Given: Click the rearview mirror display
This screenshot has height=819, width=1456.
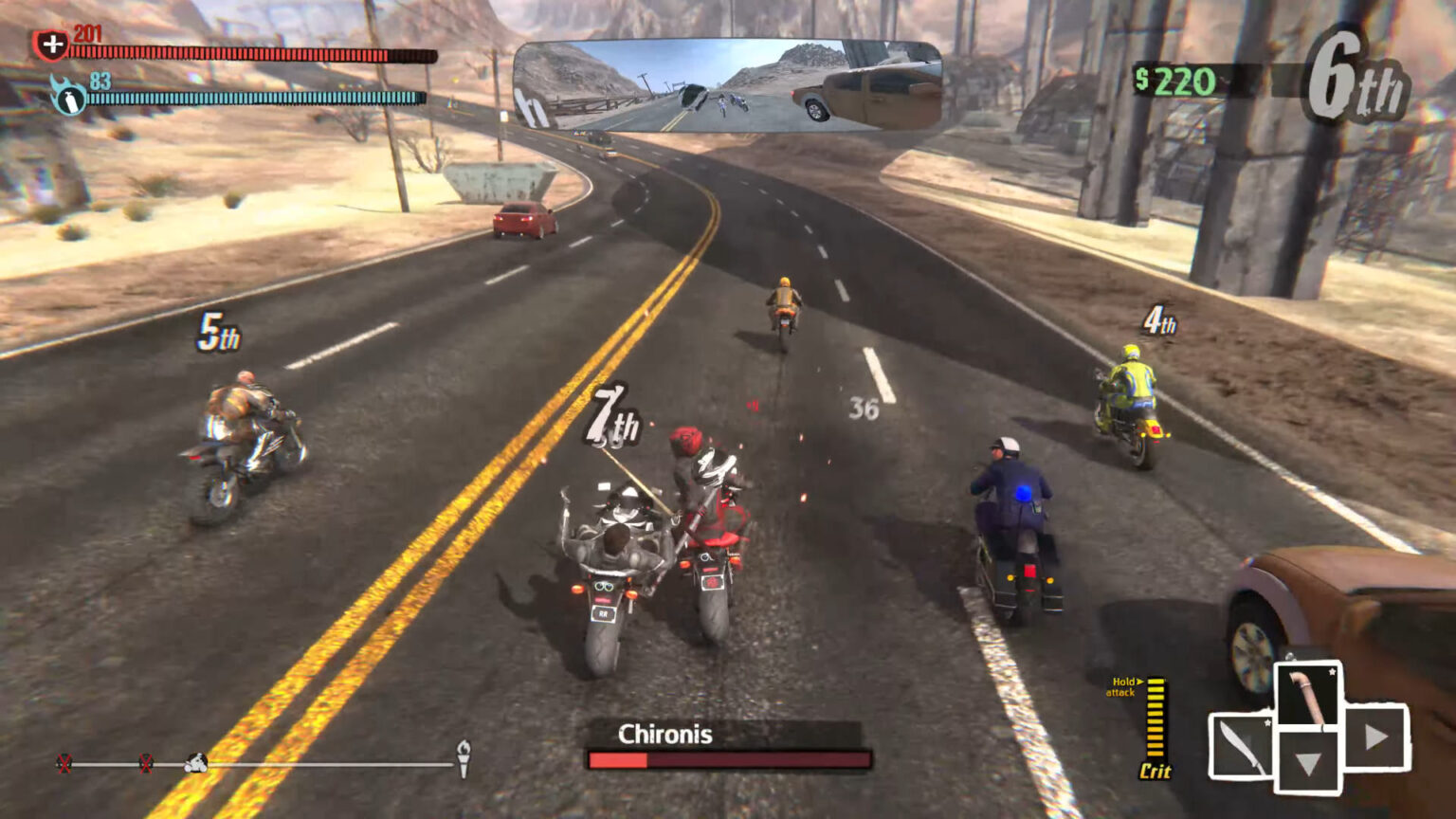Looking at the screenshot, I should (730, 85).
